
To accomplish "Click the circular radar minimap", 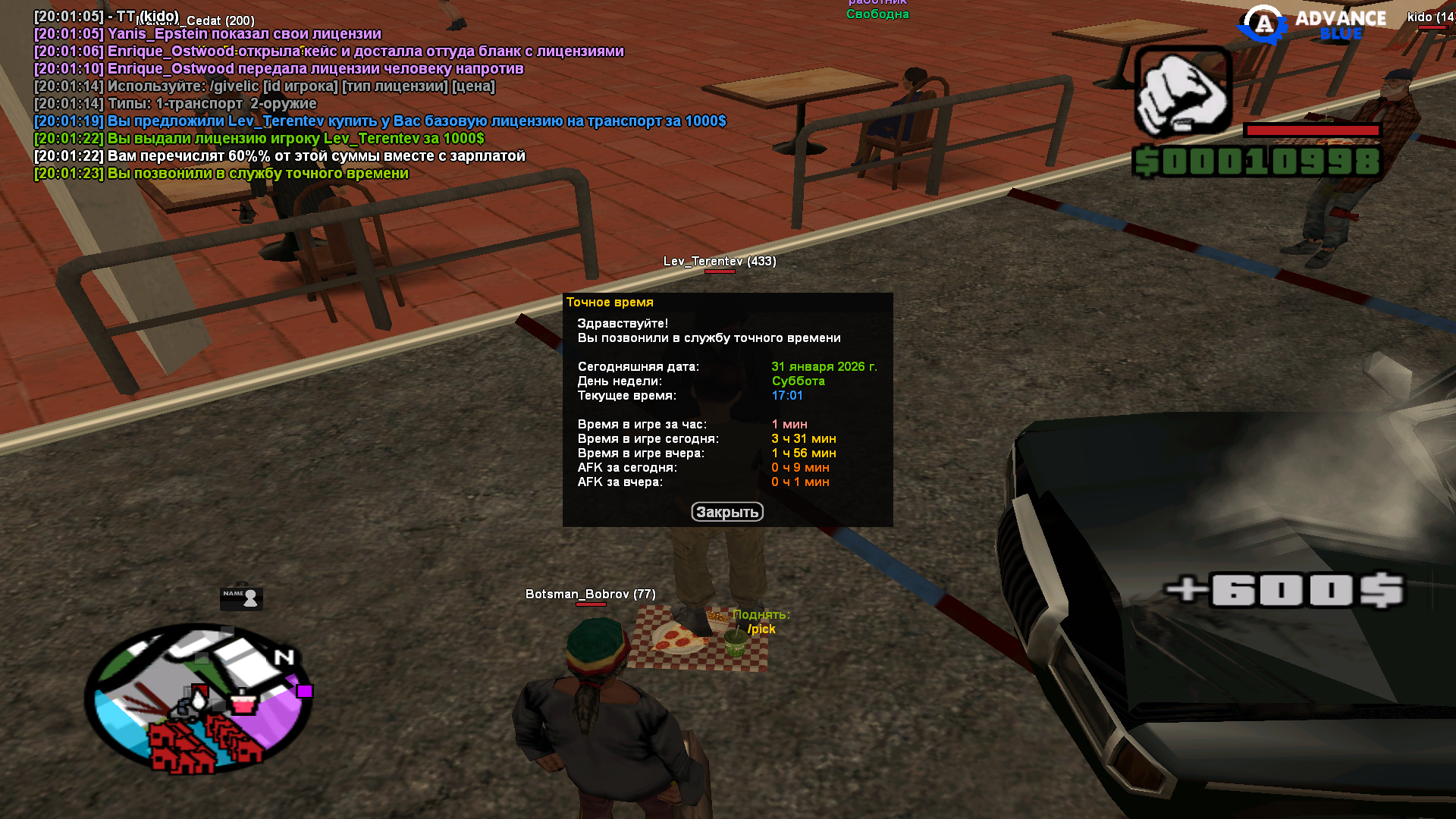I will [199, 699].
